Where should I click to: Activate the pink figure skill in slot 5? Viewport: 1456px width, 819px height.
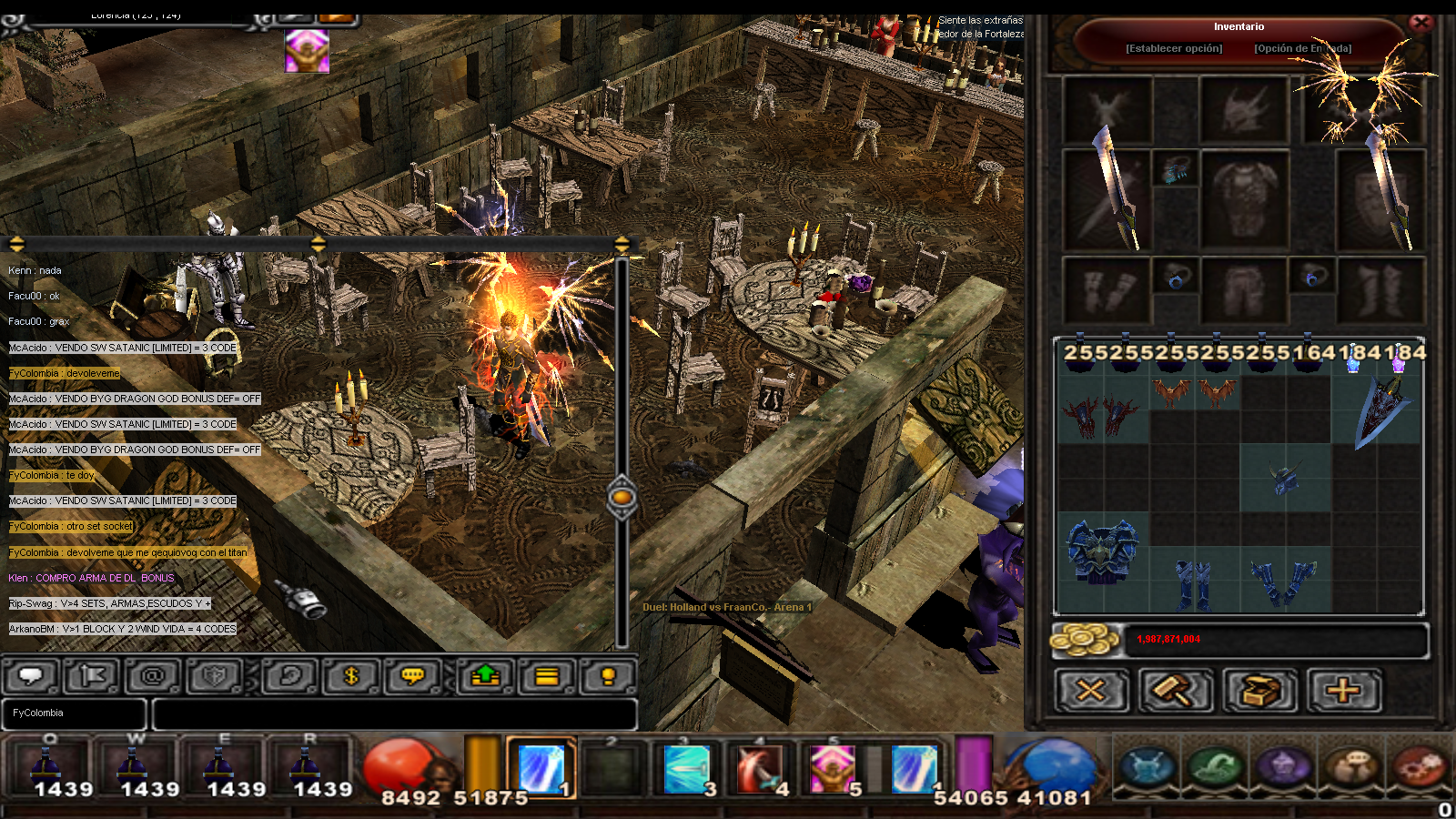[x=832, y=767]
